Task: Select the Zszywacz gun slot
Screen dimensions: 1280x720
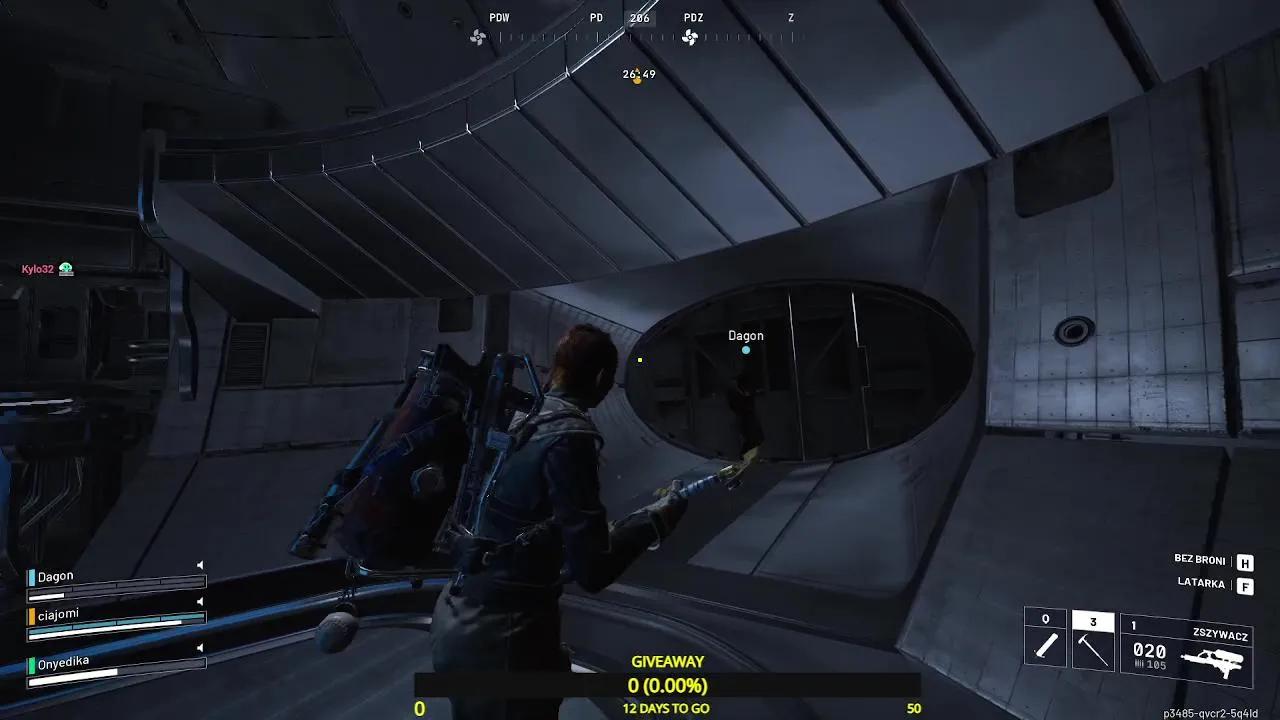Action: pos(1185,650)
